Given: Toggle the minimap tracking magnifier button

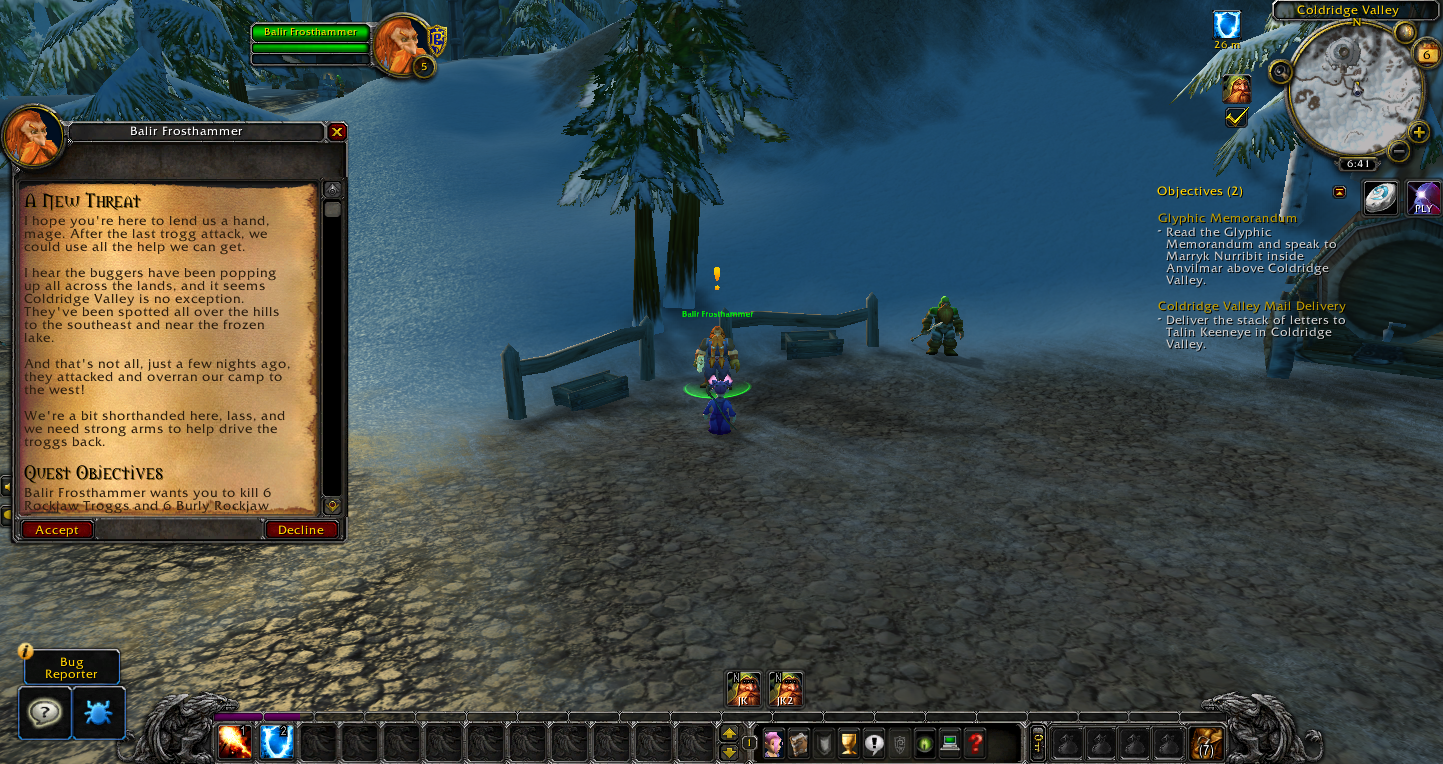Looking at the screenshot, I should coord(1280,72).
